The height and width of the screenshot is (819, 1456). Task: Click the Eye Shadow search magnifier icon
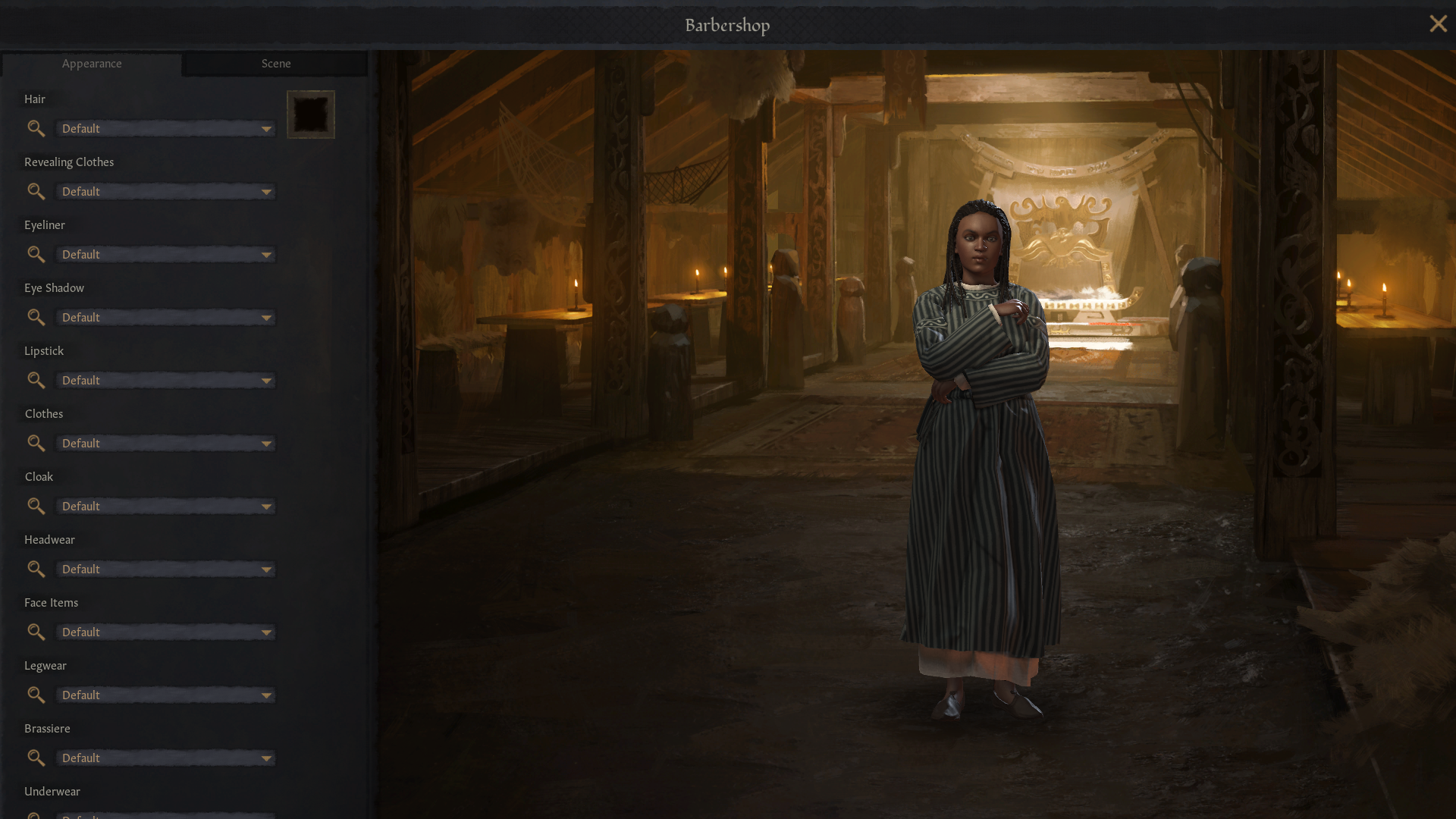tap(36, 317)
